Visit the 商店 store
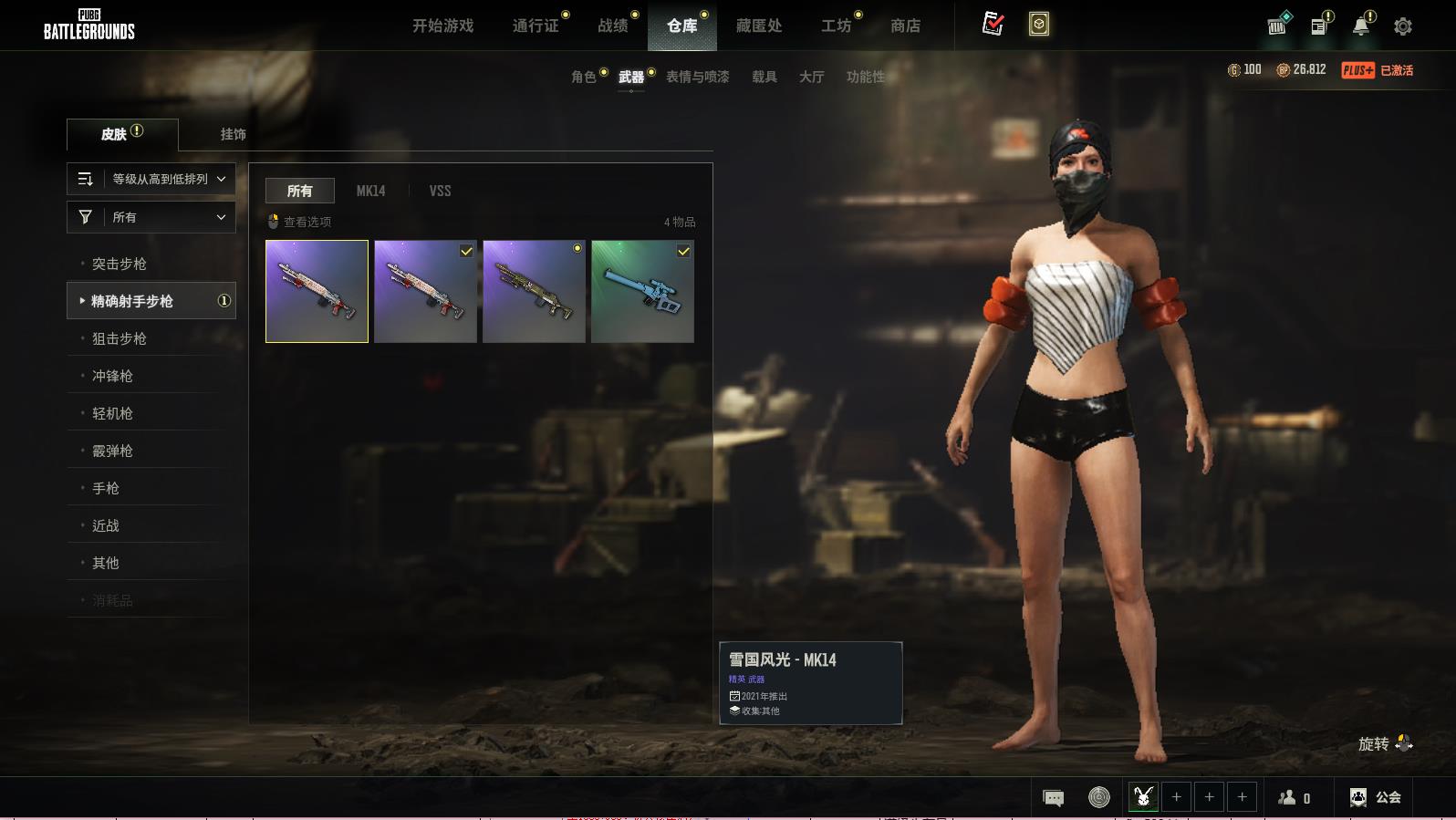 tap(905, 26)
